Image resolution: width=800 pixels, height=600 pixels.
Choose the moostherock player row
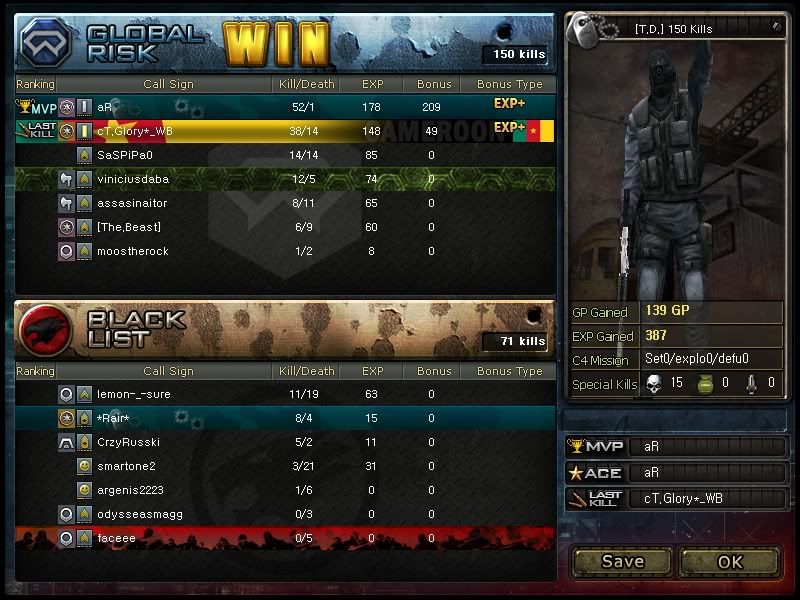pos(133,251)
